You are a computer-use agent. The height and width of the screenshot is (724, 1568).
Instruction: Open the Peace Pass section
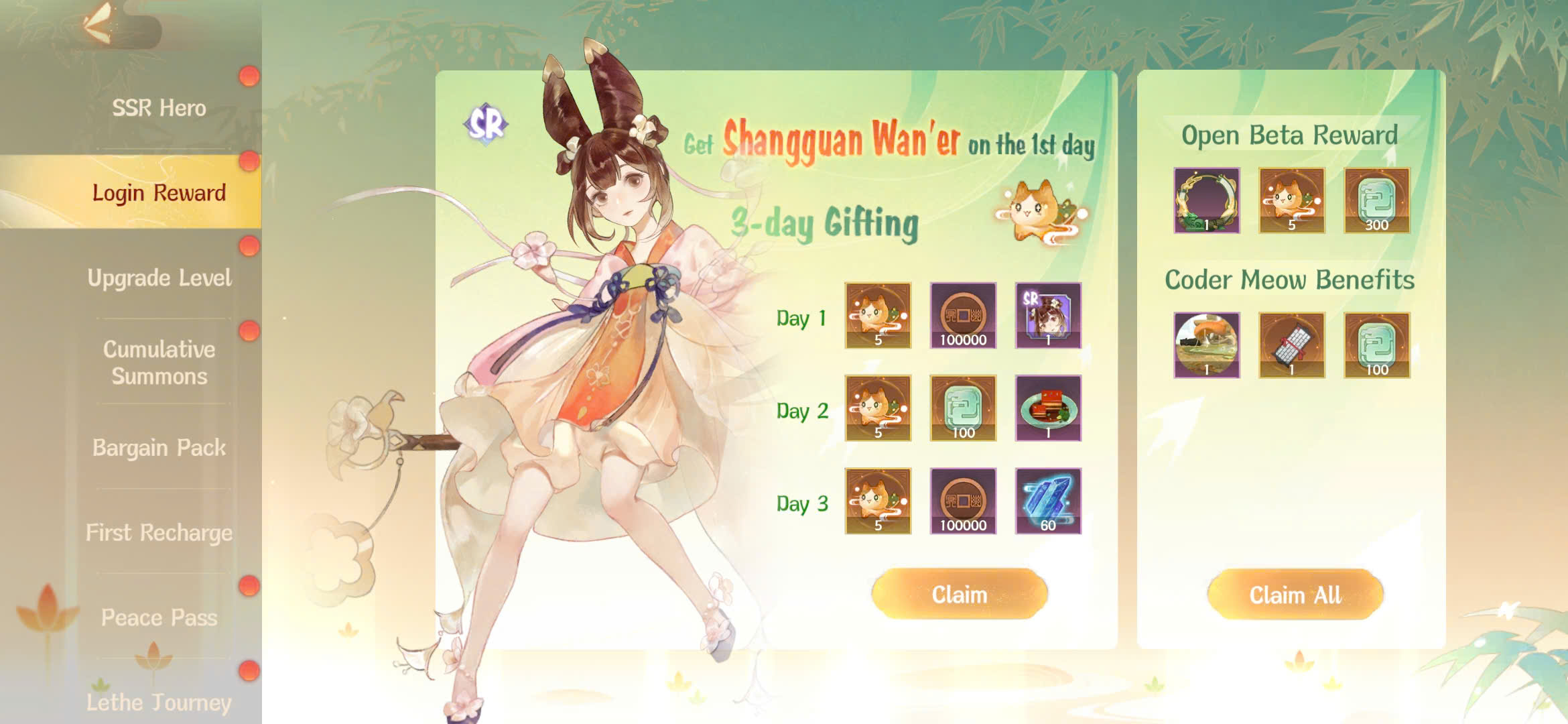pyautogui.click(x=159, y=618)
